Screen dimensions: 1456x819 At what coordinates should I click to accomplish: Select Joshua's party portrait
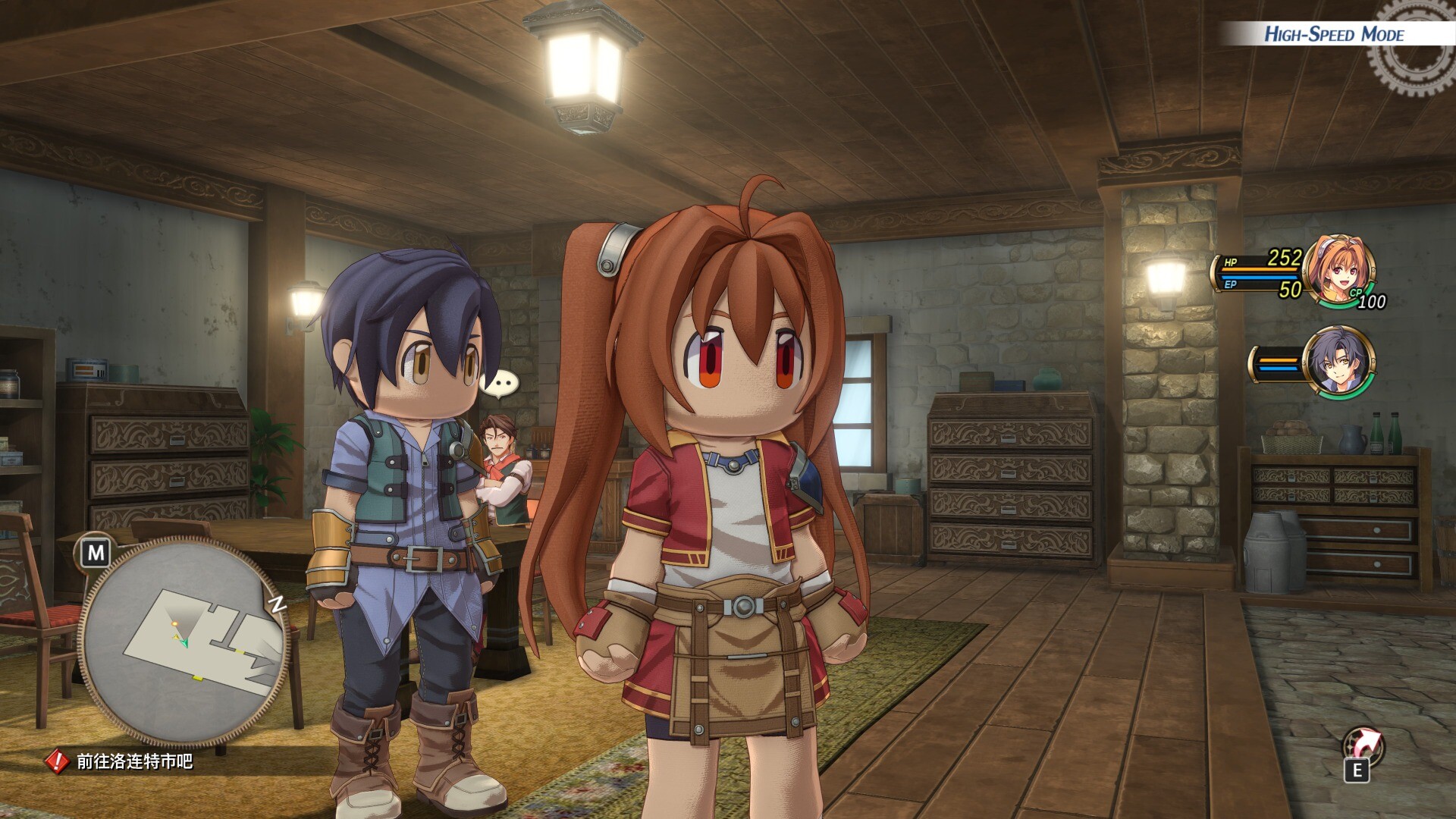pyautogui.click(x=1339, y=362)
